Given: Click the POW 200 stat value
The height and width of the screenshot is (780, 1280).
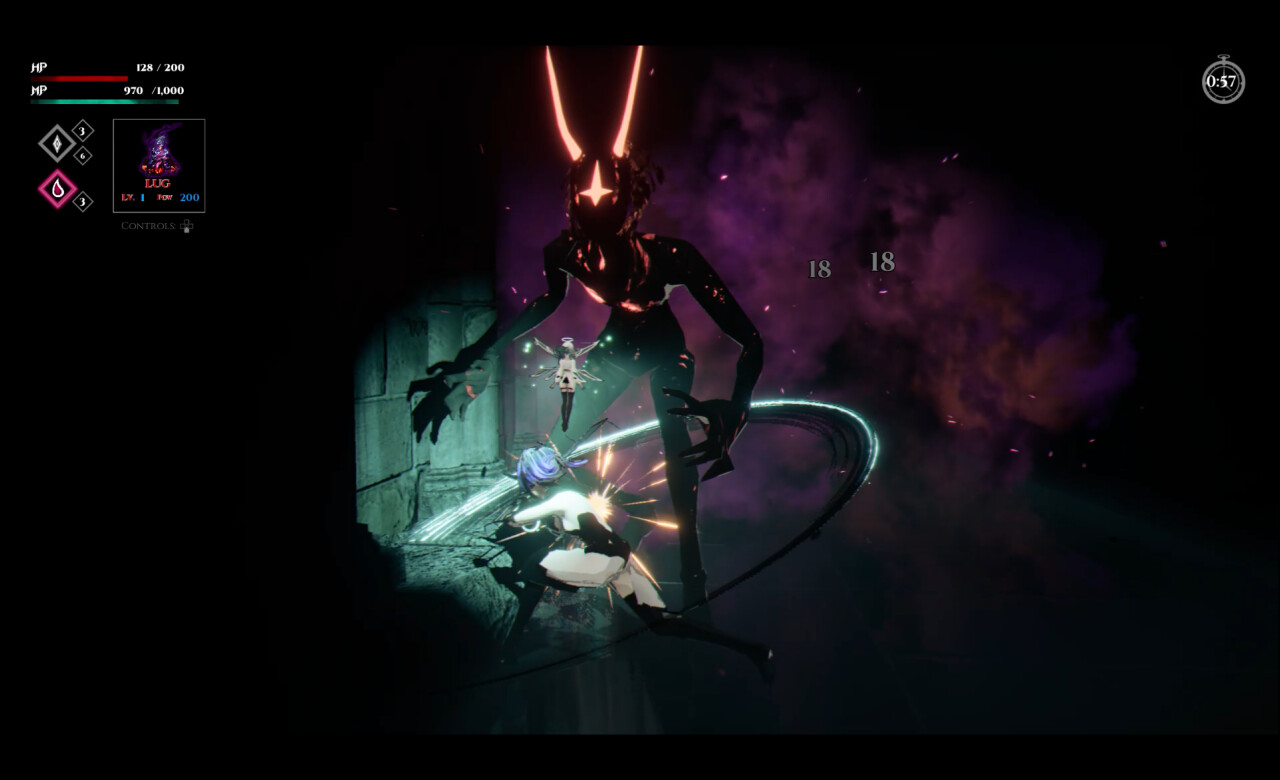Looking at the screenshot, I should (x=188, y=197).
